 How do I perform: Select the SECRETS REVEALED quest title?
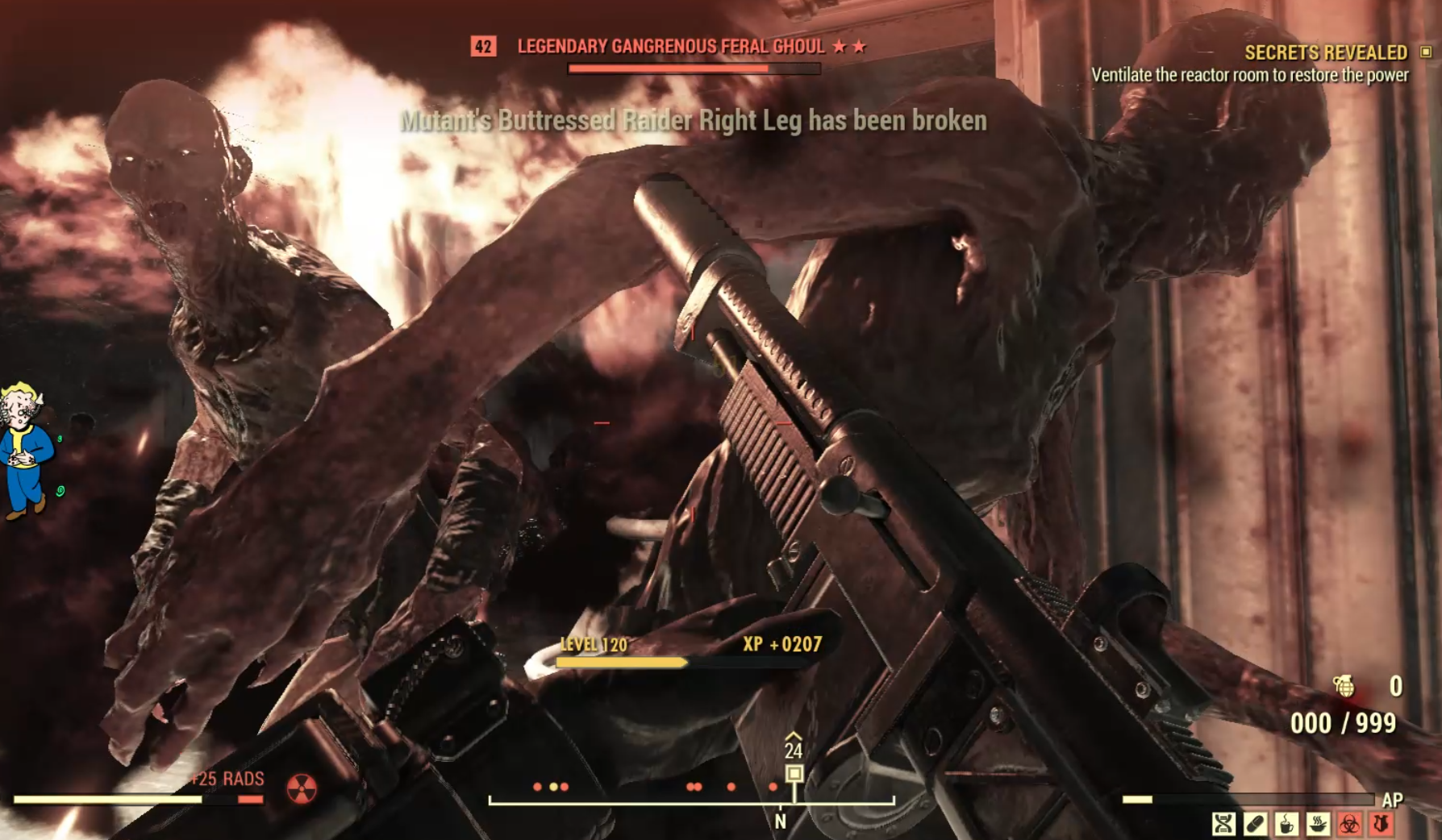pyautogui.click(x=1326, y=52)
